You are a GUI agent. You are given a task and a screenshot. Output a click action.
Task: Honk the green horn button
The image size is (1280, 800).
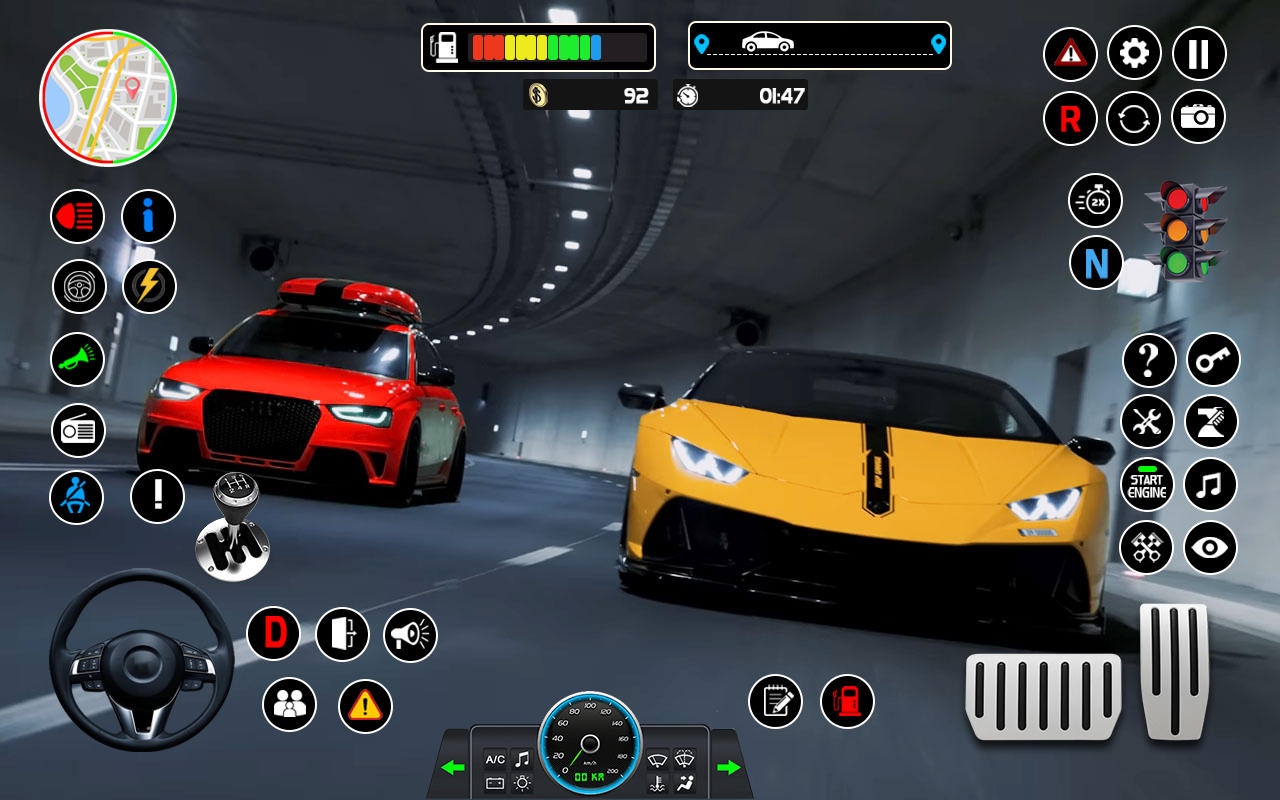click(x=78, y=360)
